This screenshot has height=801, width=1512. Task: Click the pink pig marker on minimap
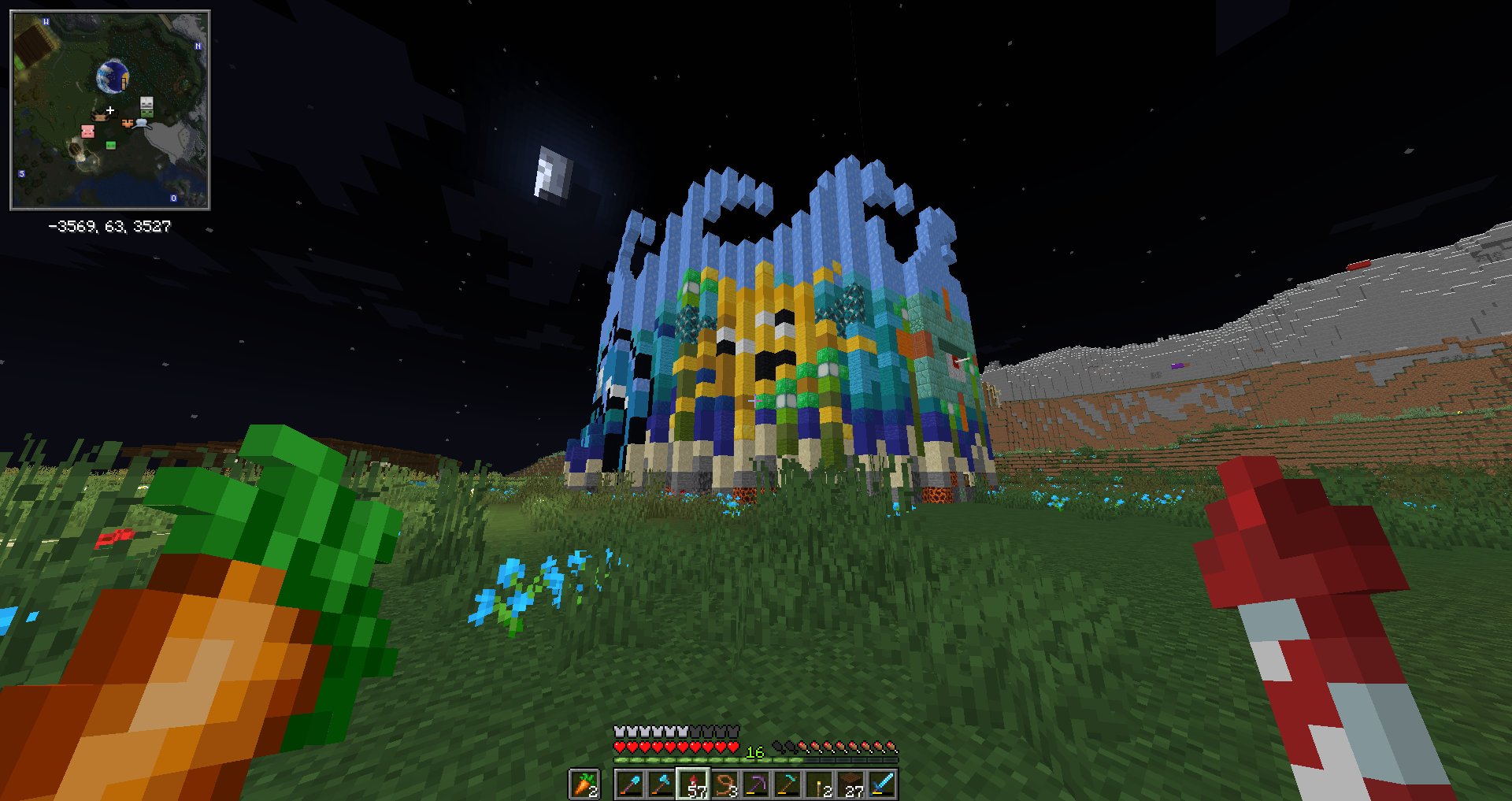coord(88,131)
